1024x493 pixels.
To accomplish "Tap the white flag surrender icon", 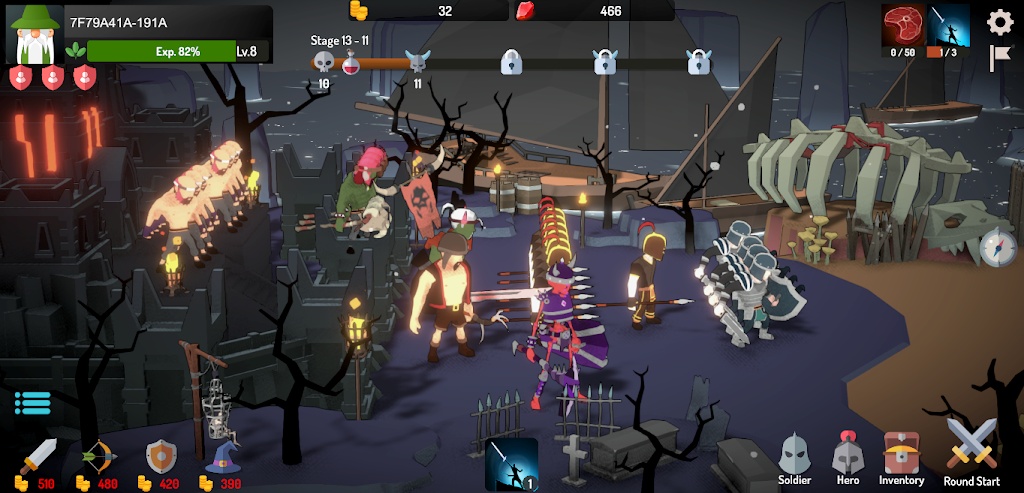I will click(1000, 58).
